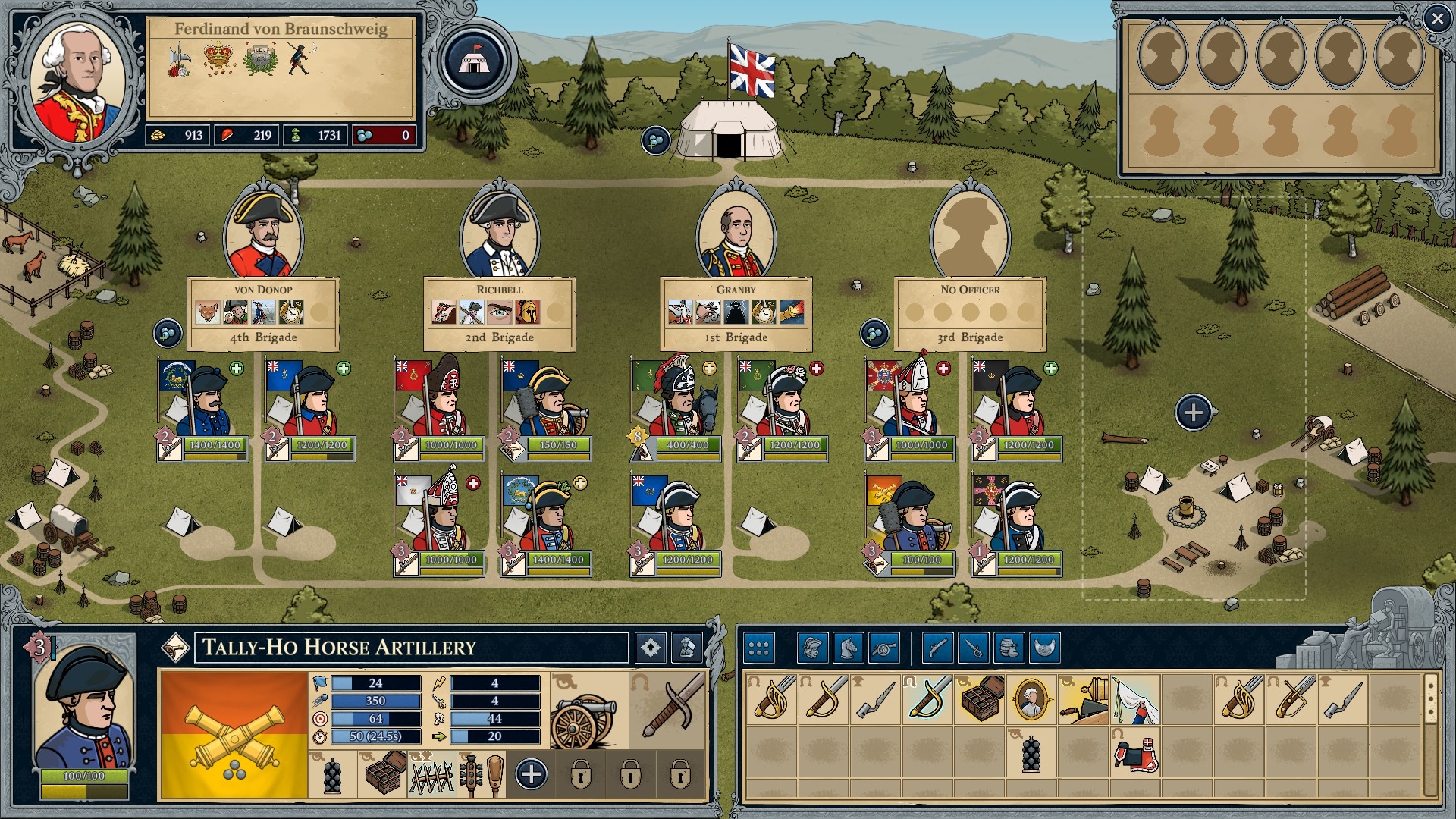Select officer Granby's portrait
1456x819 pixels.
coord(736,237)
